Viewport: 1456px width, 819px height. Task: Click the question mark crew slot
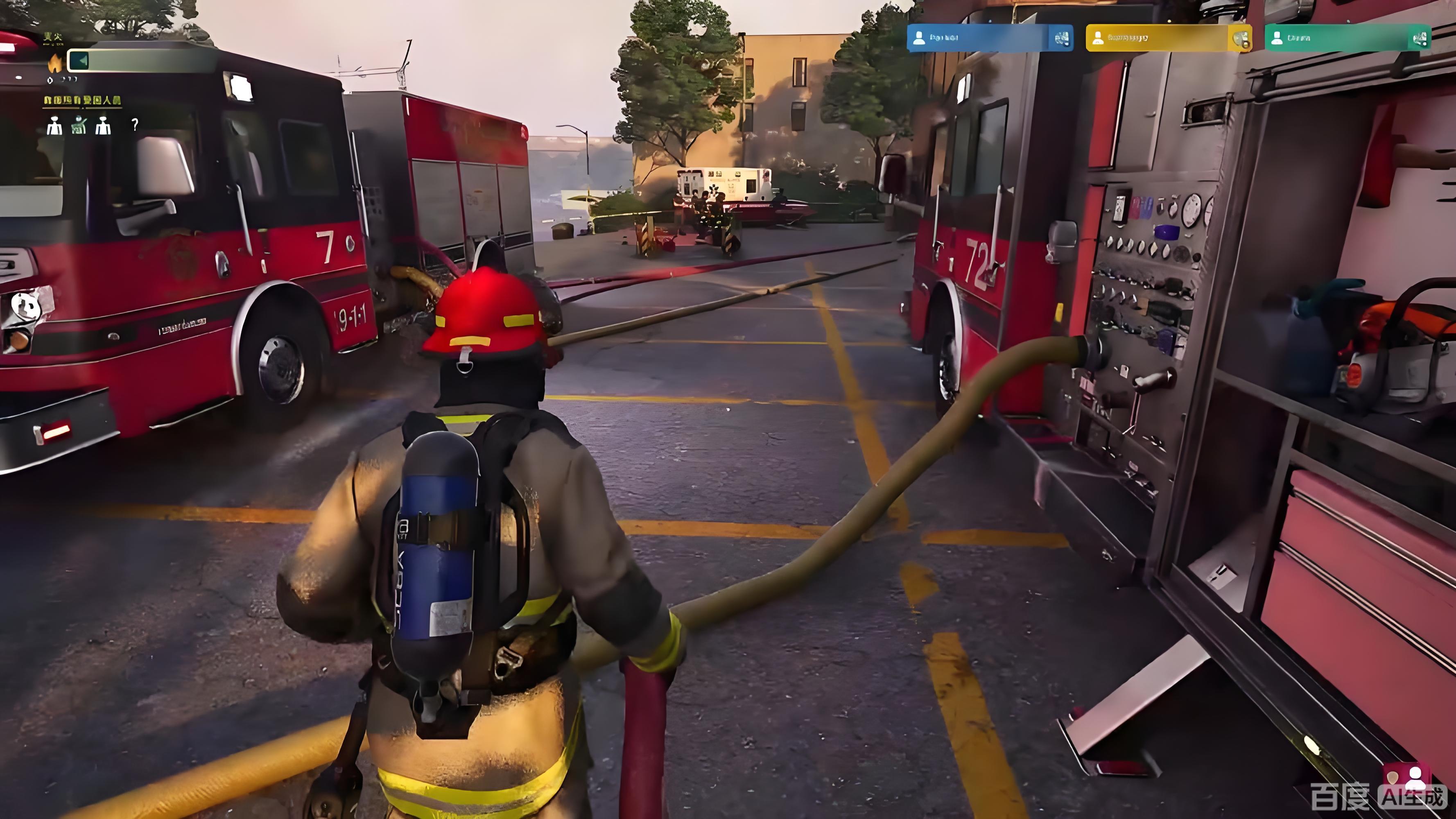click(135, 124)
